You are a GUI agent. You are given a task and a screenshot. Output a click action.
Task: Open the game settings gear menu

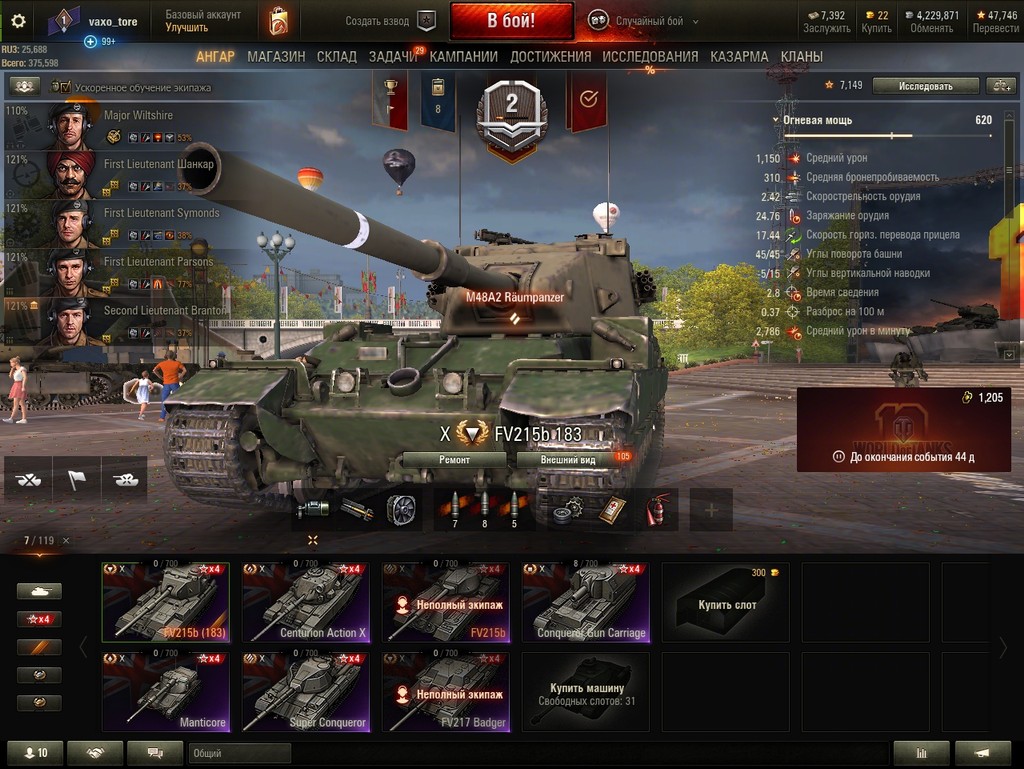click(18, 21)
